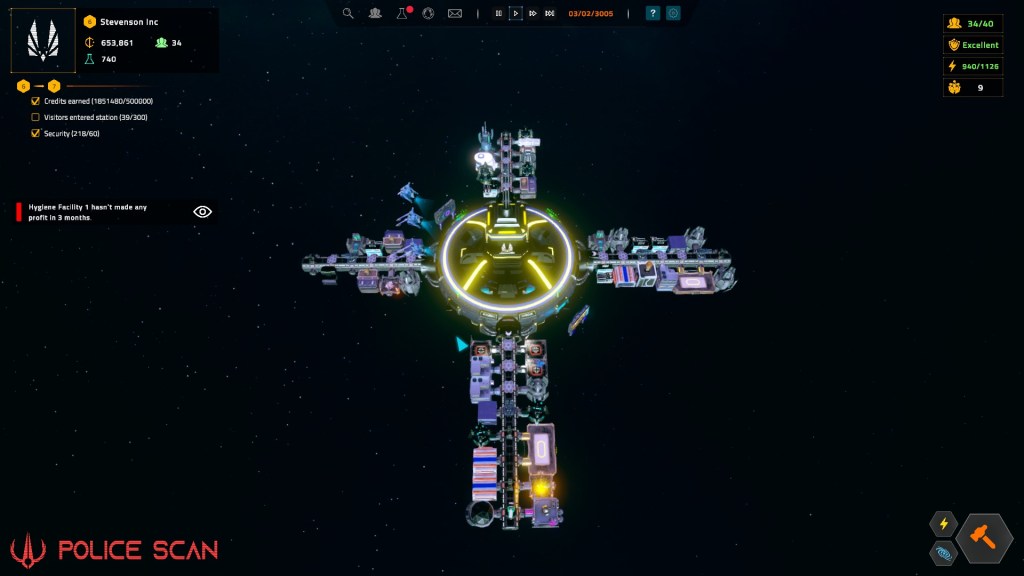The image size is (1024, 576).
Task: Switch to fastest game speed
Action: (550, 13)
